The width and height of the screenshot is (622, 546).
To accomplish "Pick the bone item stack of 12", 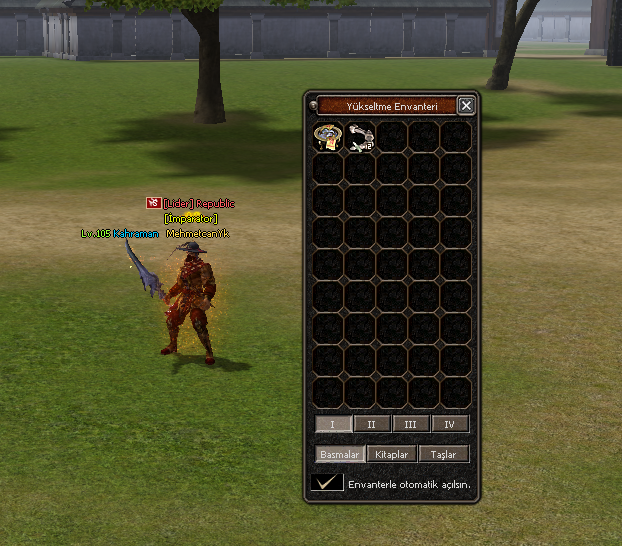I will (360, 137).
